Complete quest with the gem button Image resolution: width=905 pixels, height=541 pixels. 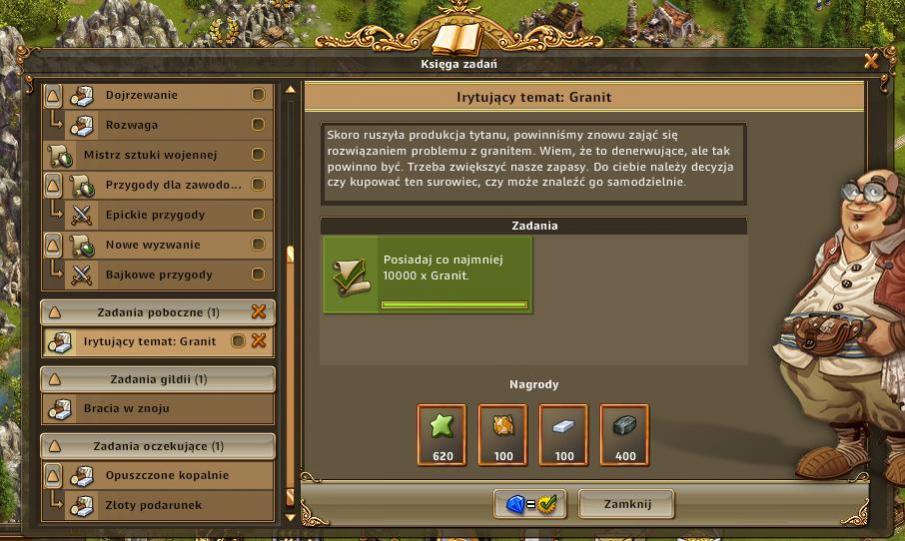(x=529, y=504)
